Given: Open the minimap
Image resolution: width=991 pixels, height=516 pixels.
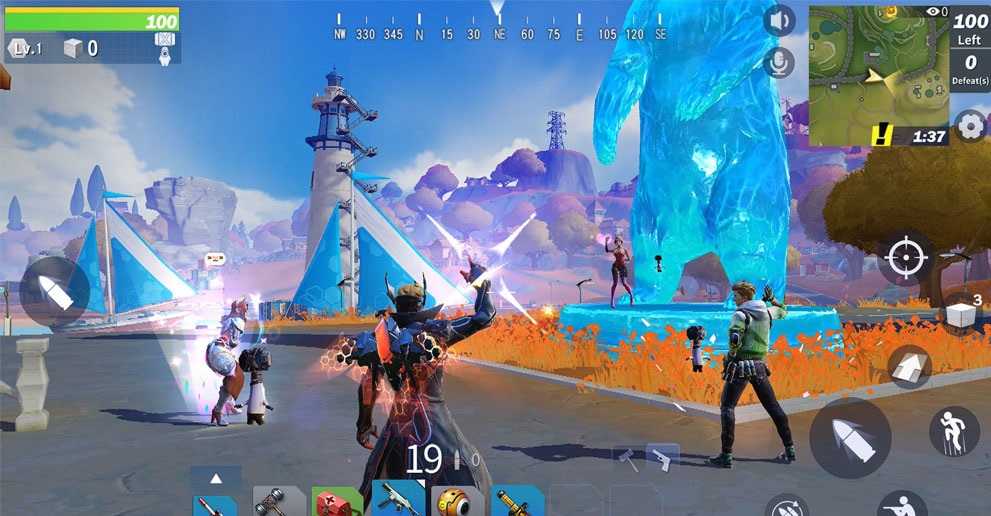Looking at the screenshot, I should tap(877, 75).
